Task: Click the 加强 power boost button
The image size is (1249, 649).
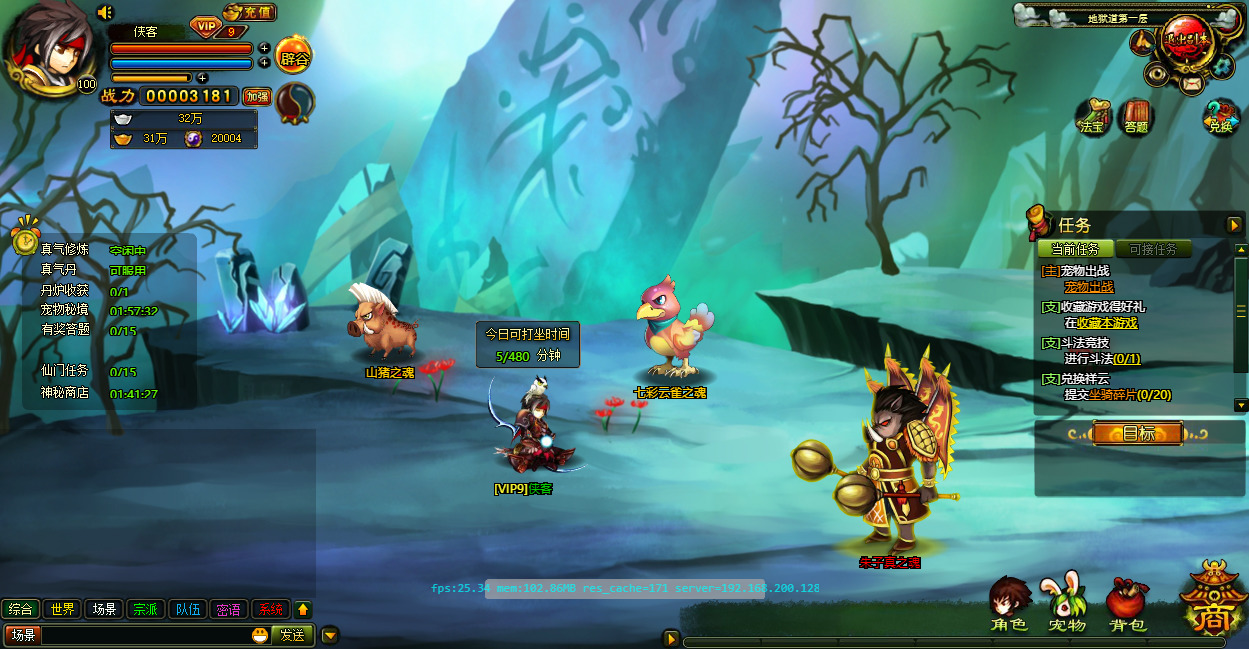Action: click(257, 97)
